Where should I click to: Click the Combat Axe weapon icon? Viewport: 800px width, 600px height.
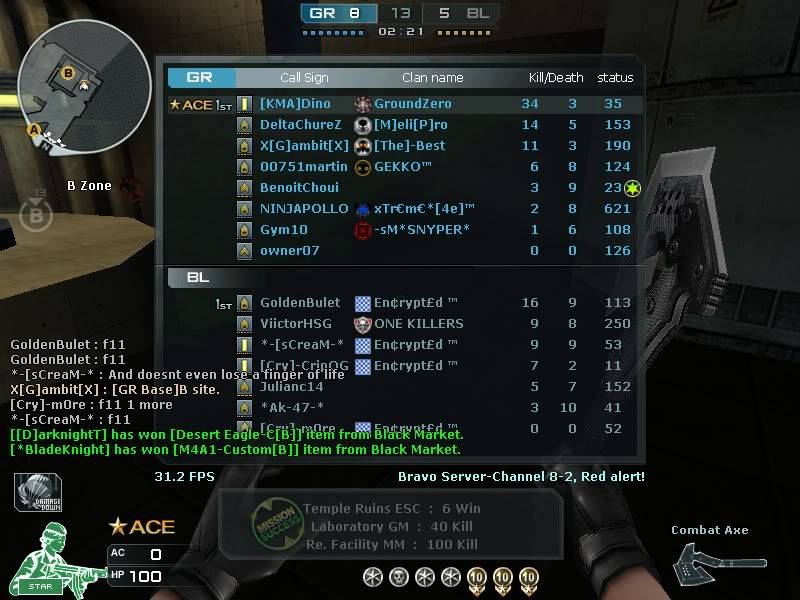[720, 563]
